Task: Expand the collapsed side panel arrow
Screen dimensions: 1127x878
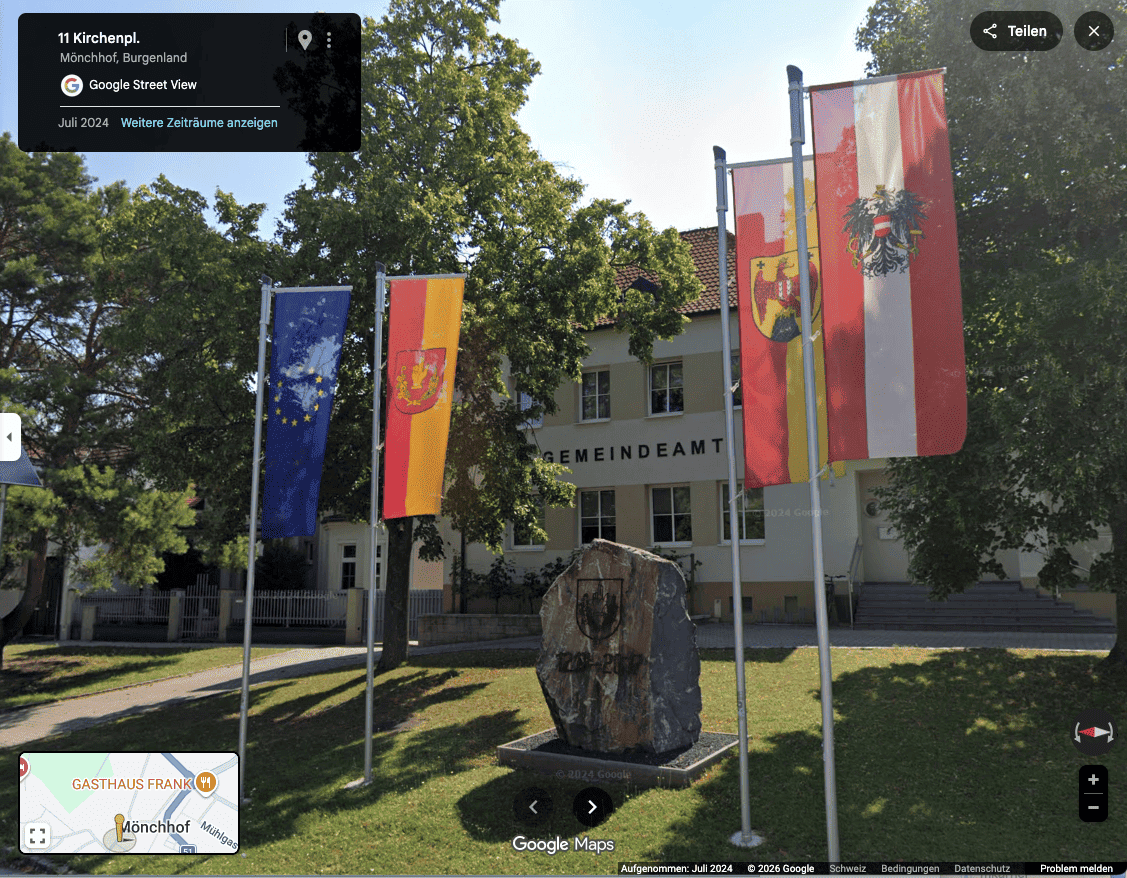Action: coord(9,437)
